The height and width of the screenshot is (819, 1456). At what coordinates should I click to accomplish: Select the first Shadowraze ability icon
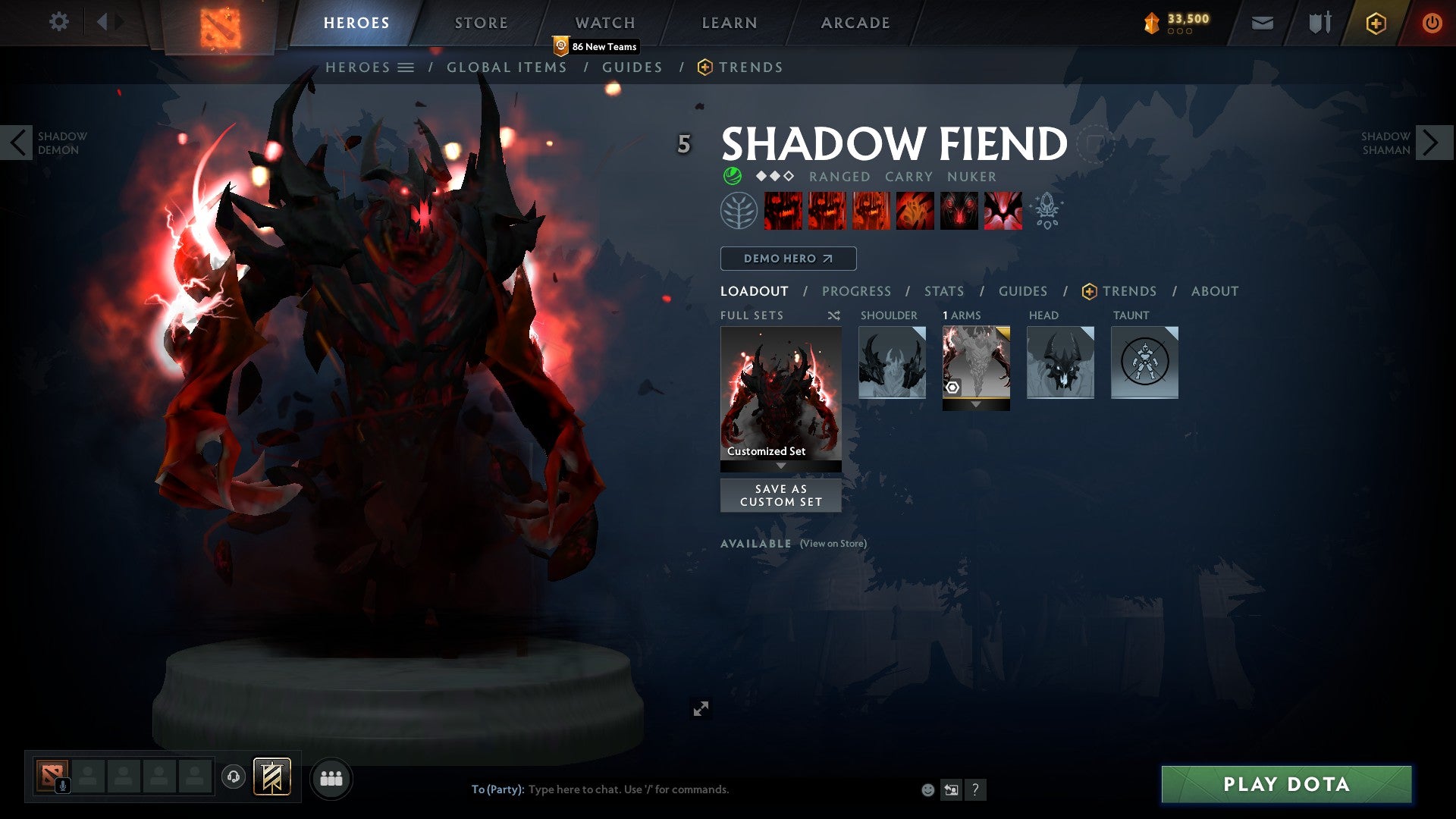coord(783,210)
